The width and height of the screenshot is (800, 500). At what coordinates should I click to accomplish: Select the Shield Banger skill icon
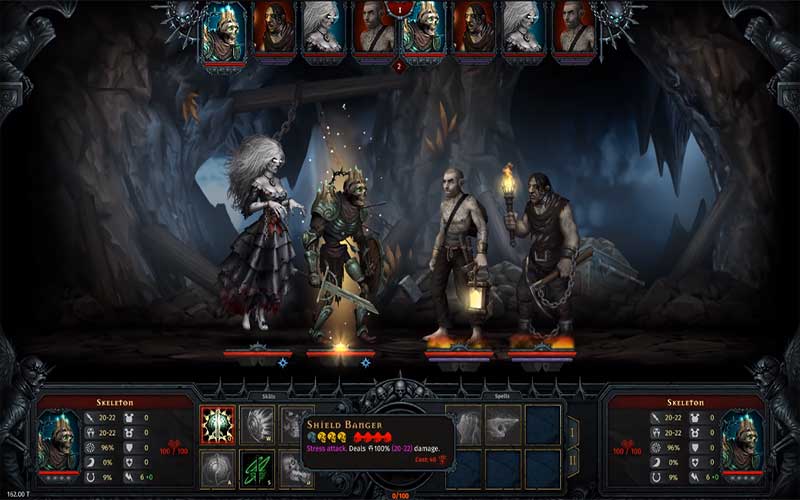tap(217, 425)
